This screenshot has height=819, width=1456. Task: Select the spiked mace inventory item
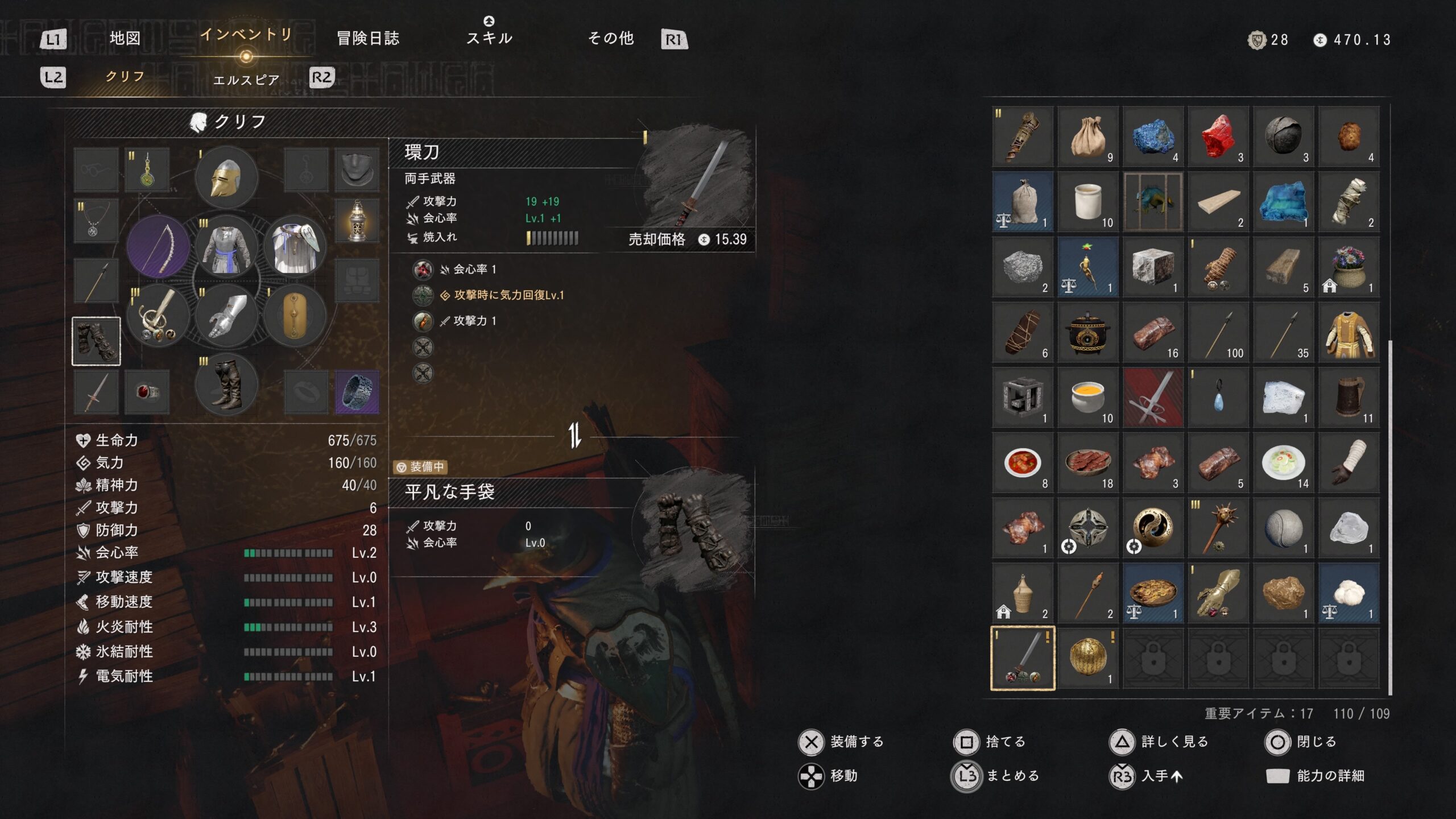coord(1218,528)
